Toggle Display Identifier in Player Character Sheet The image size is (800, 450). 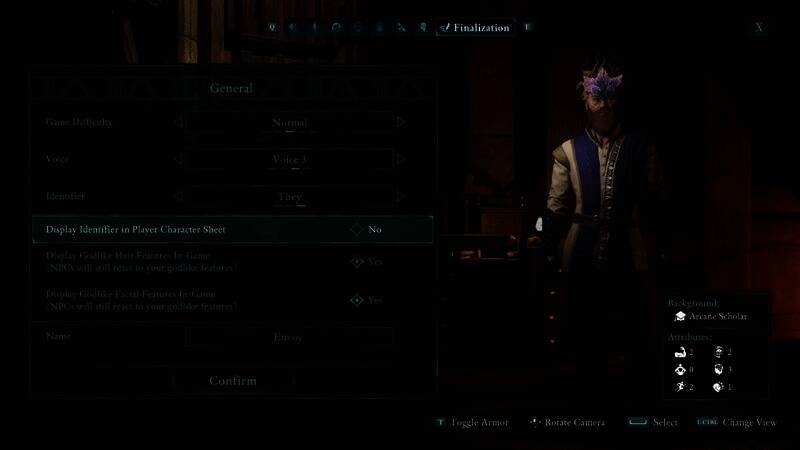pyautogui.click(x=357, y=229)
